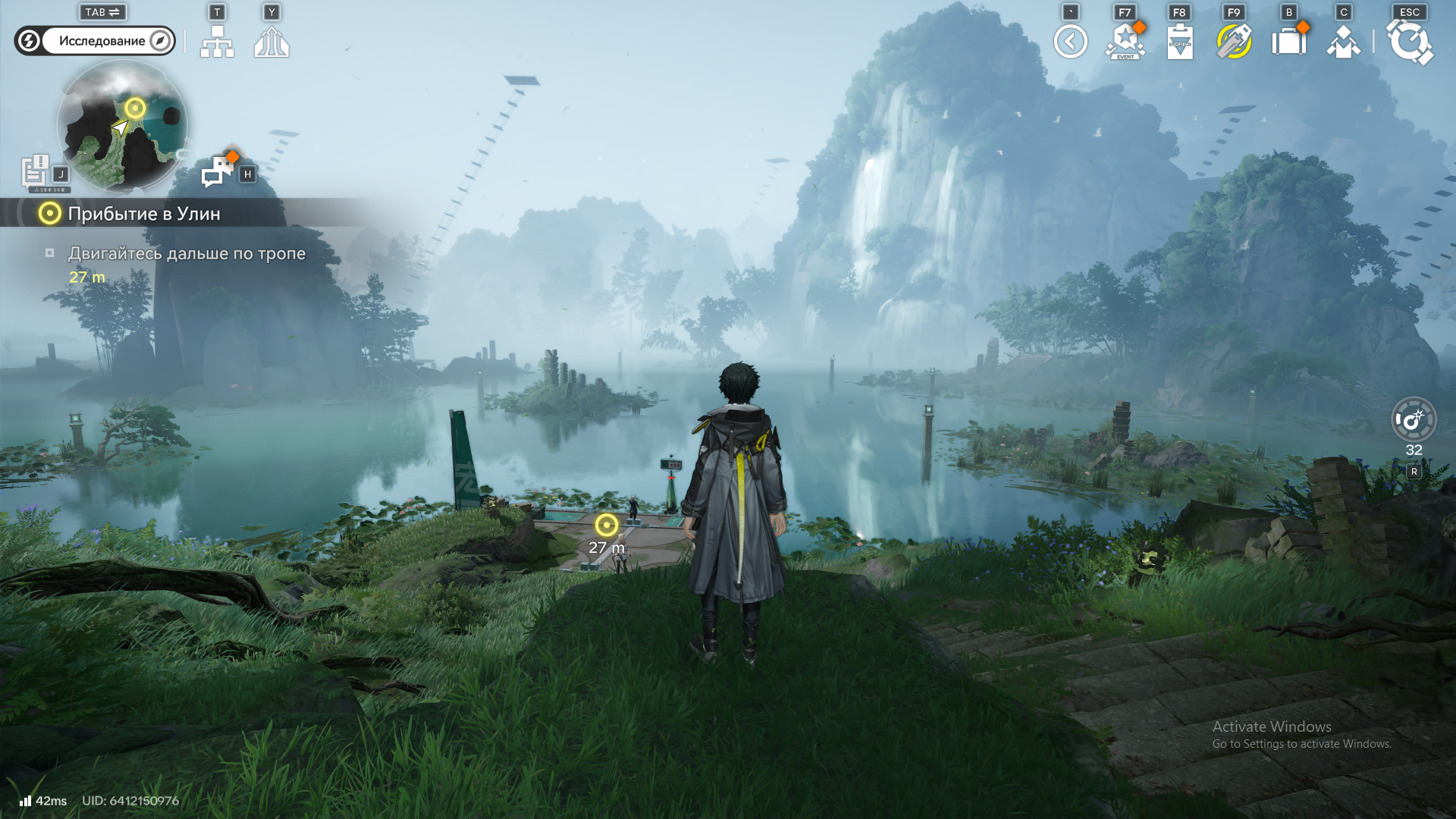This screenshot has height=819, width=1456.
Task: Activate the gadget icon showing 32
Action: pos(1414,419)
